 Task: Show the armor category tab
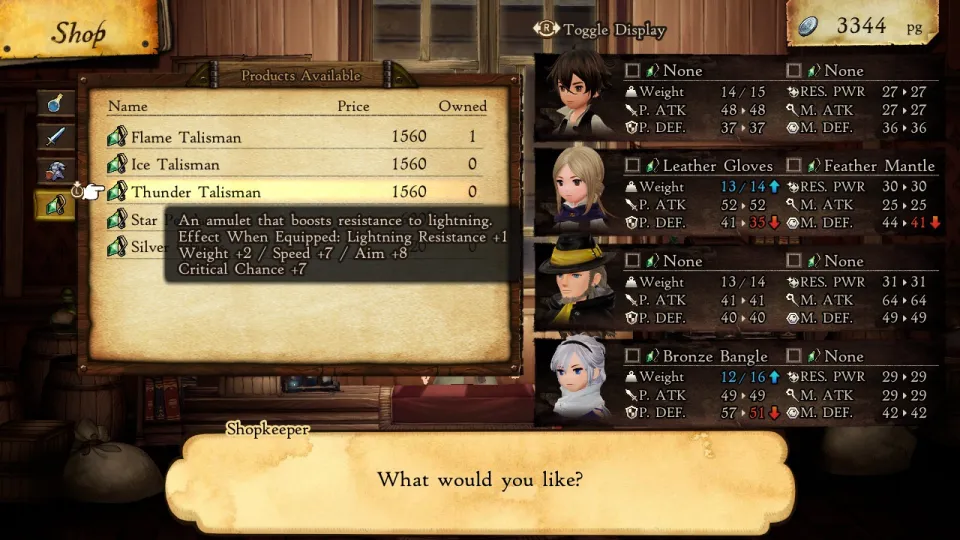click(55, 171)
